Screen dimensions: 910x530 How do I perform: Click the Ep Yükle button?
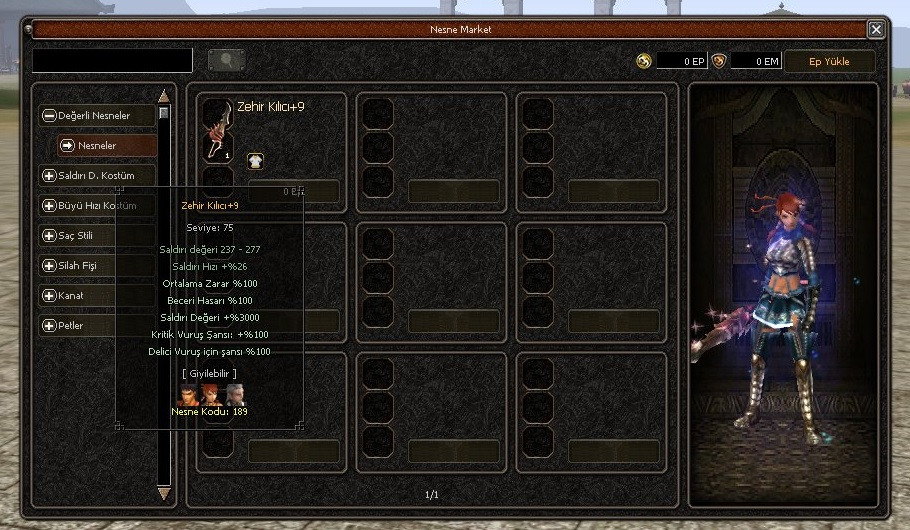click(829, 61)
